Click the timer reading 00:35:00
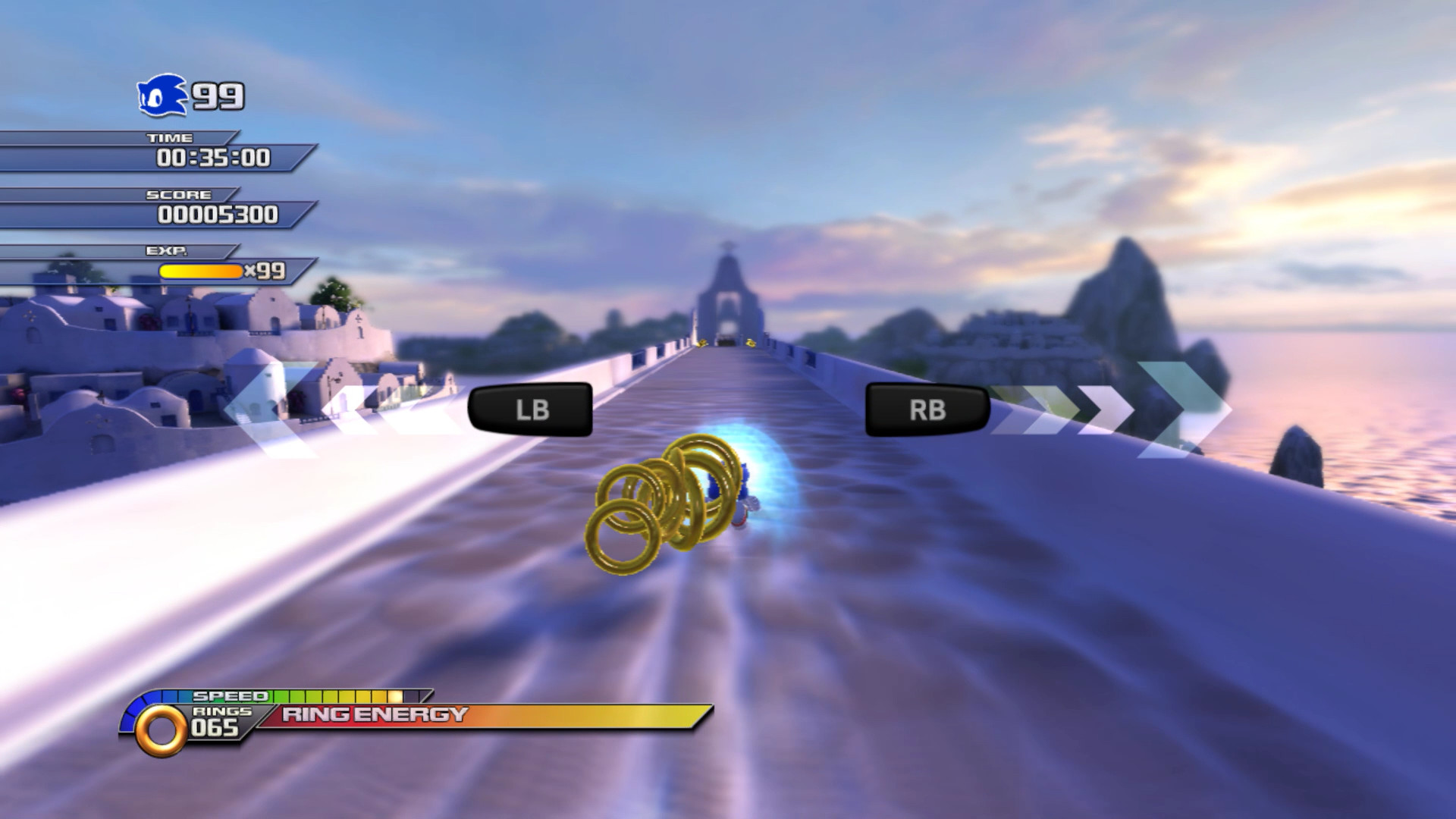1456x819 pixels. (215, 158)
